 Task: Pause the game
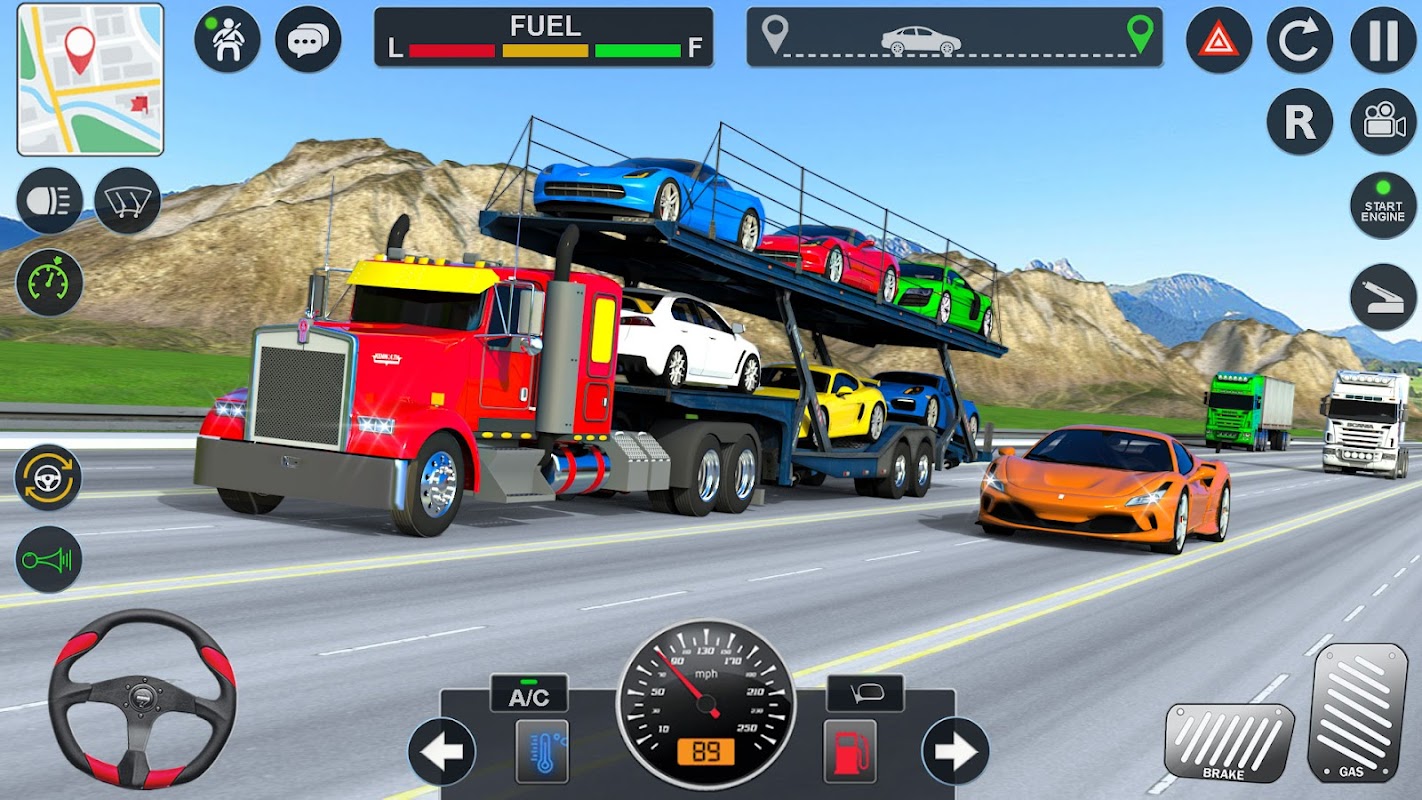pos(1383,40)
